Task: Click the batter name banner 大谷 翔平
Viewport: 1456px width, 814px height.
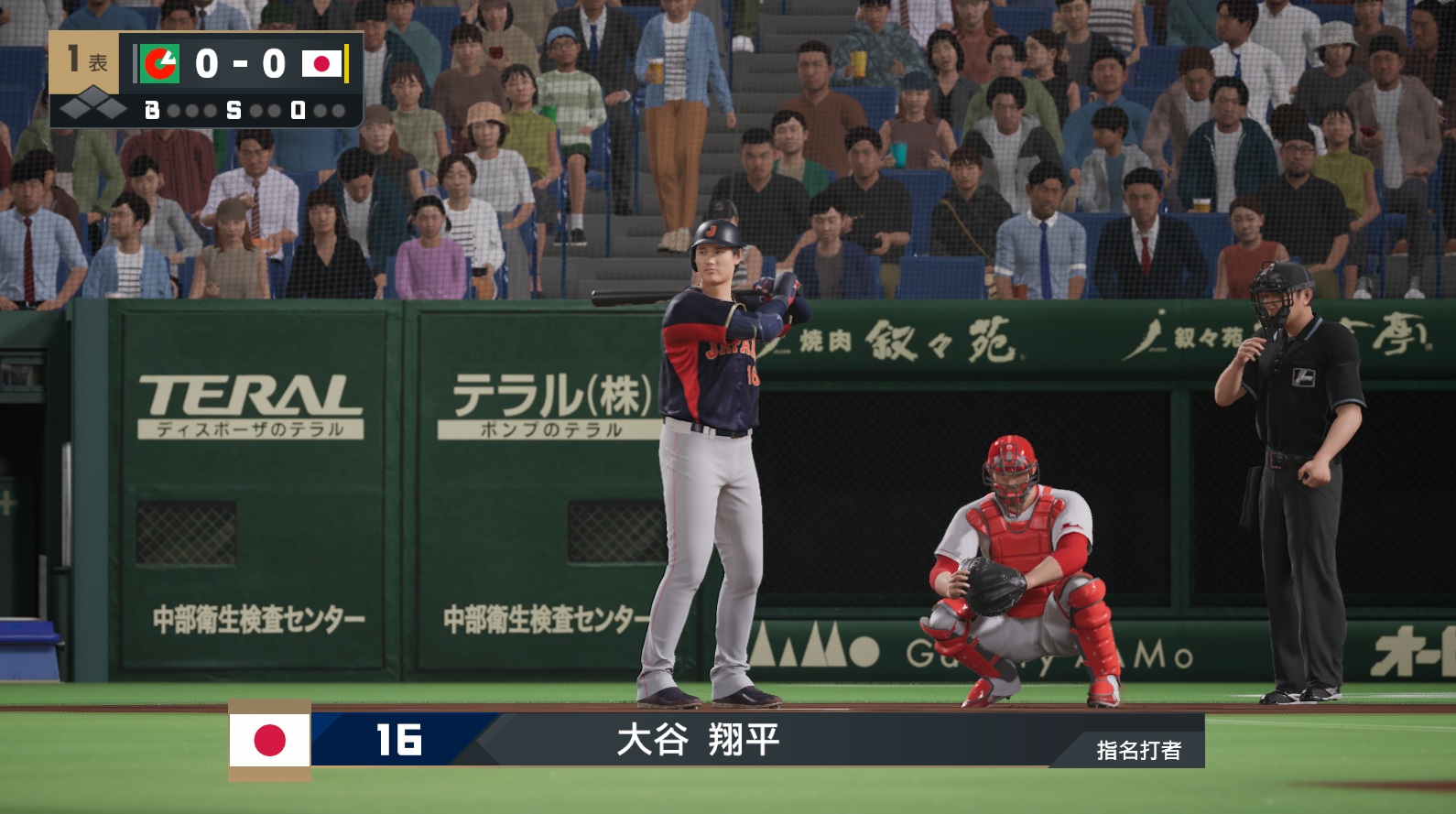Action: 698,740
